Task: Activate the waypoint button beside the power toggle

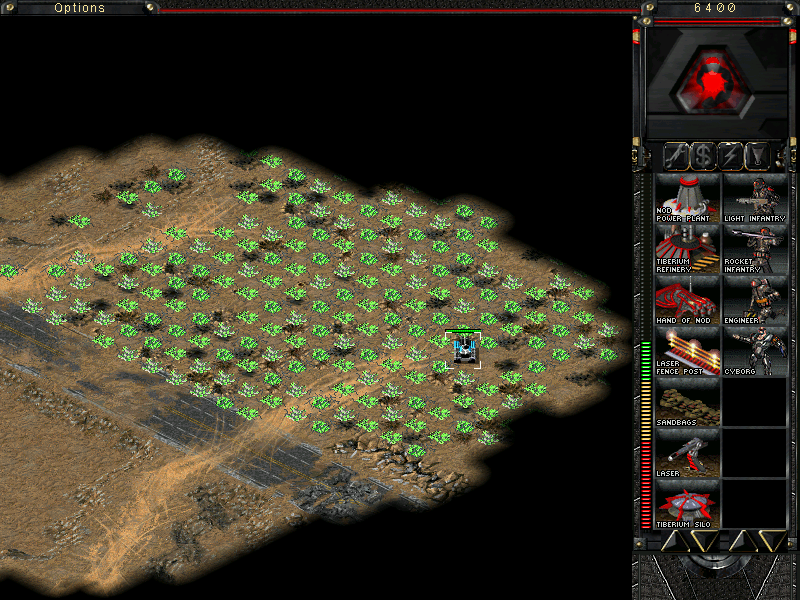Action: point(759,155)
